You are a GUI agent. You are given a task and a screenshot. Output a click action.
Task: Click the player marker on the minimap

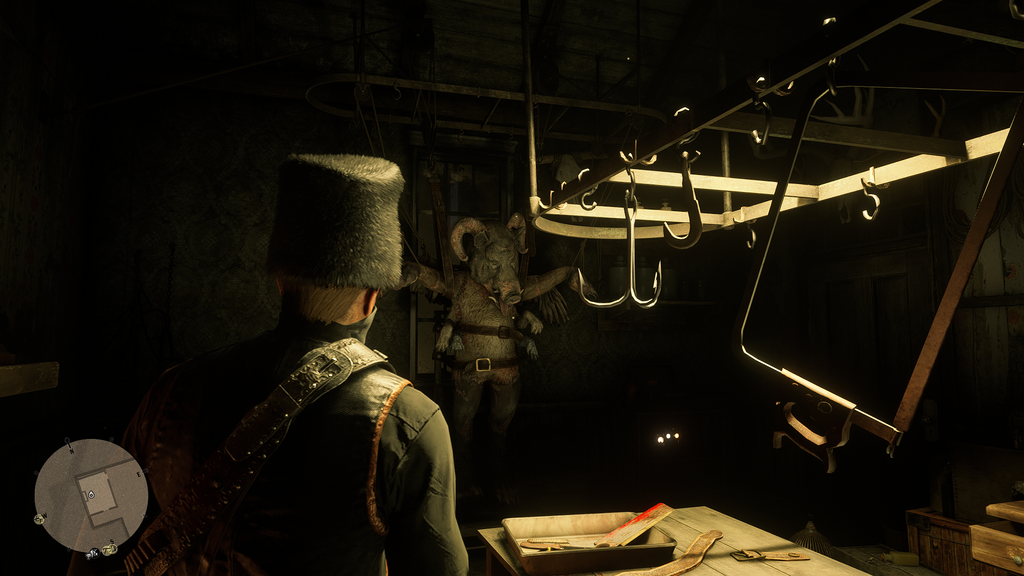[90, 494]
